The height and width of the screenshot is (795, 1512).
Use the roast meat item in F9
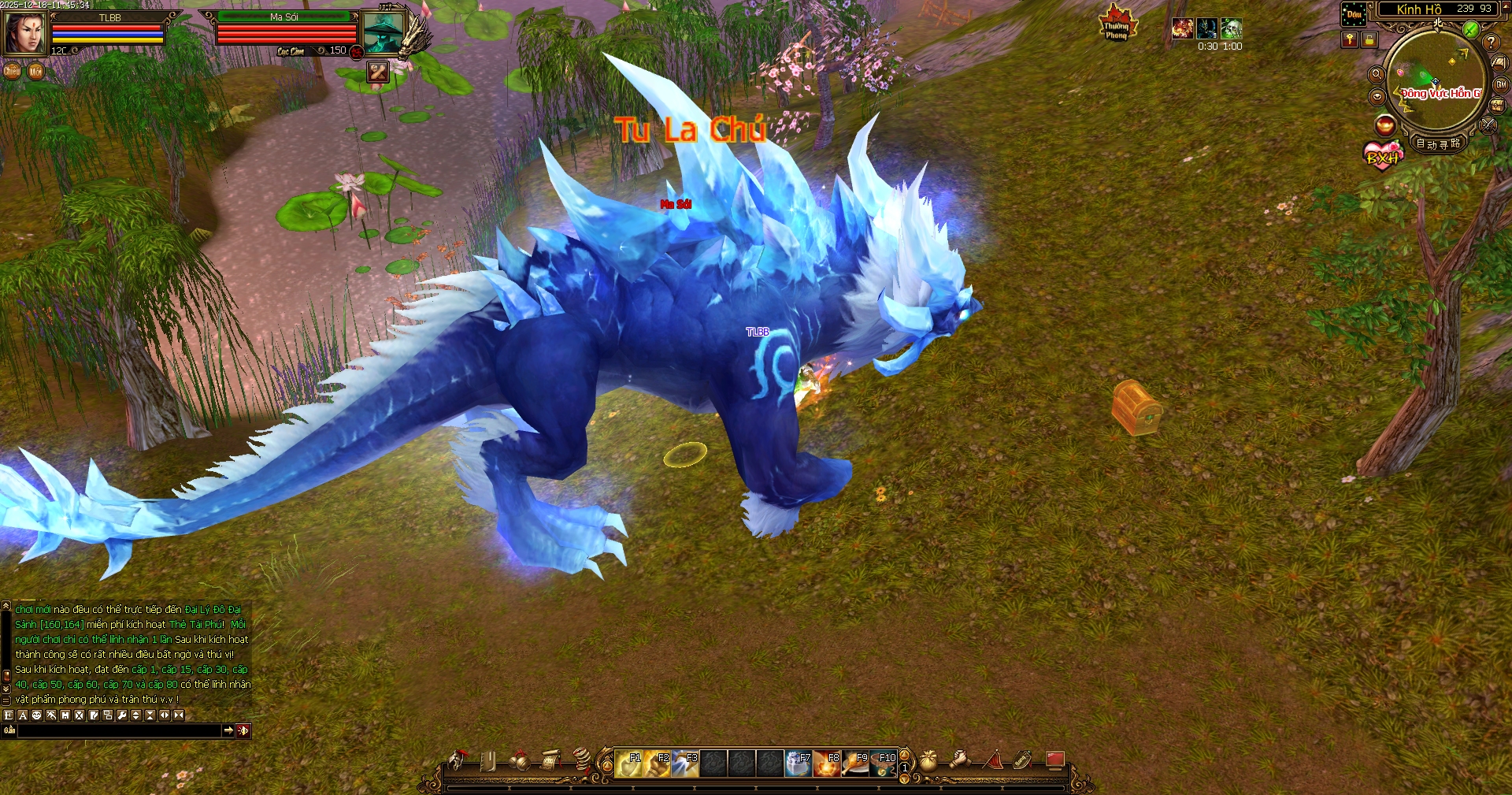[x=855, y=763]
